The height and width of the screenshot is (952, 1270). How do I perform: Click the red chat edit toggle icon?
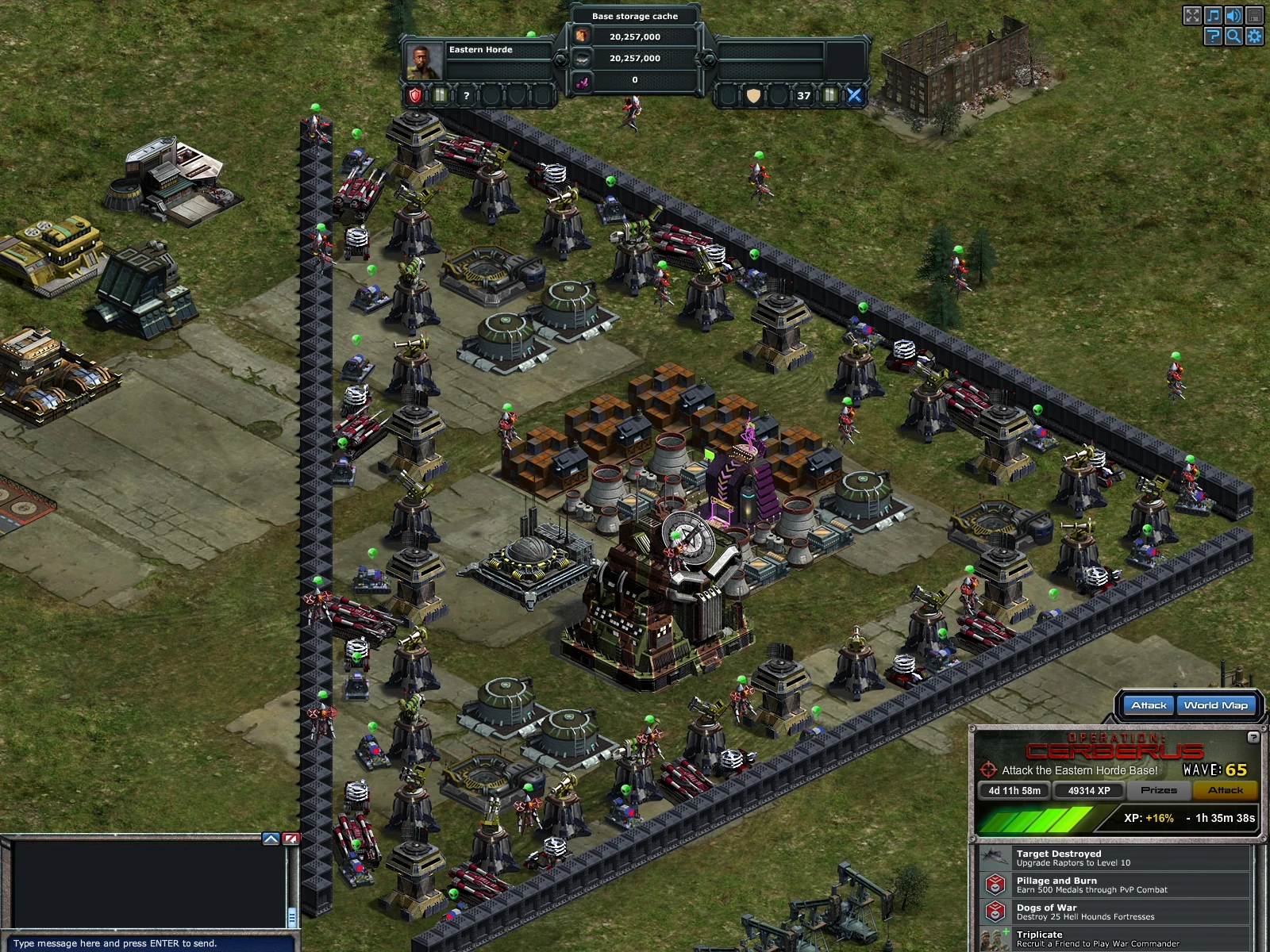pyautogui.click(x=291, y=839)
